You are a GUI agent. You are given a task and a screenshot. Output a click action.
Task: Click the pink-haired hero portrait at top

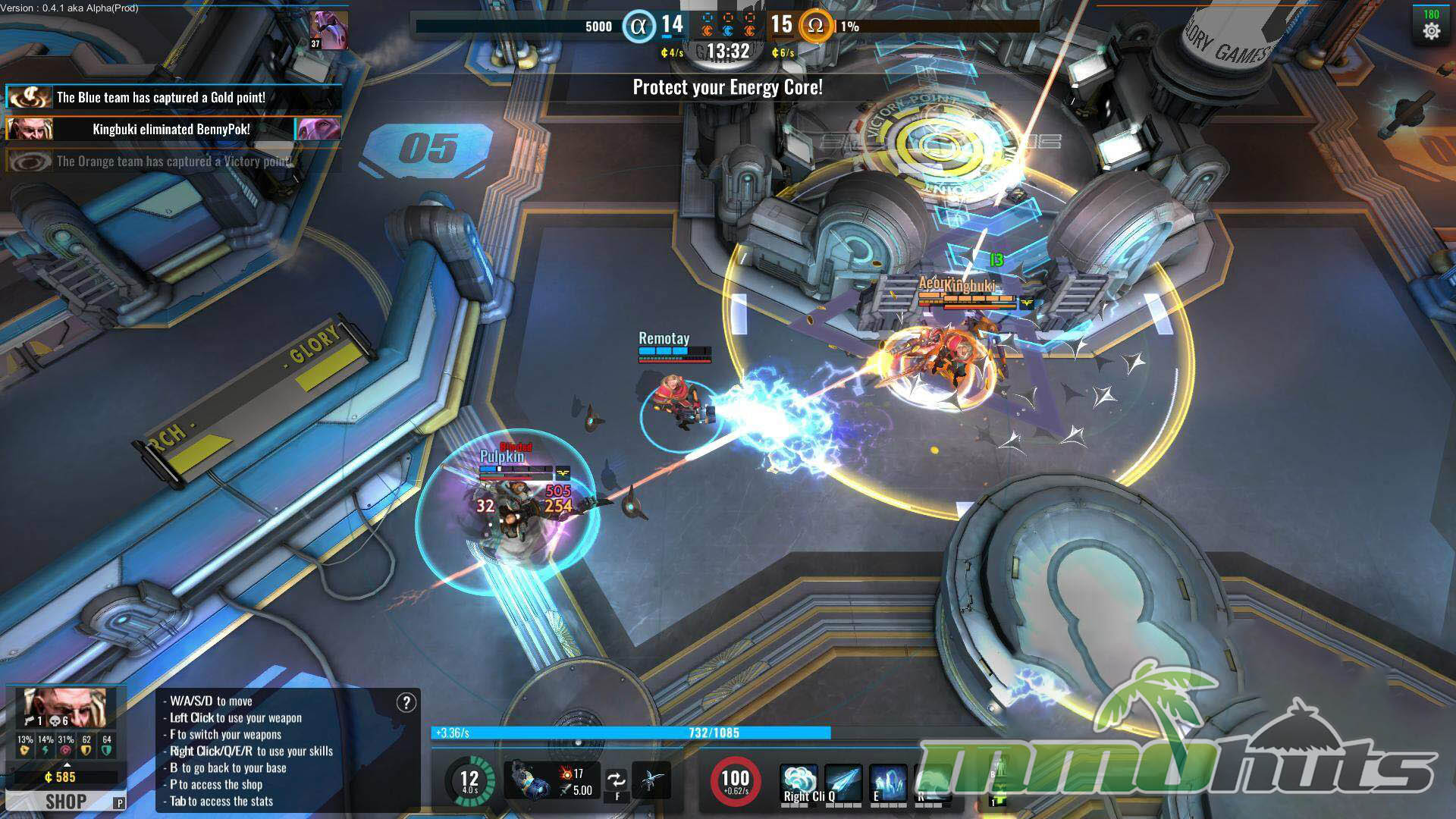(x=329, y=30)
